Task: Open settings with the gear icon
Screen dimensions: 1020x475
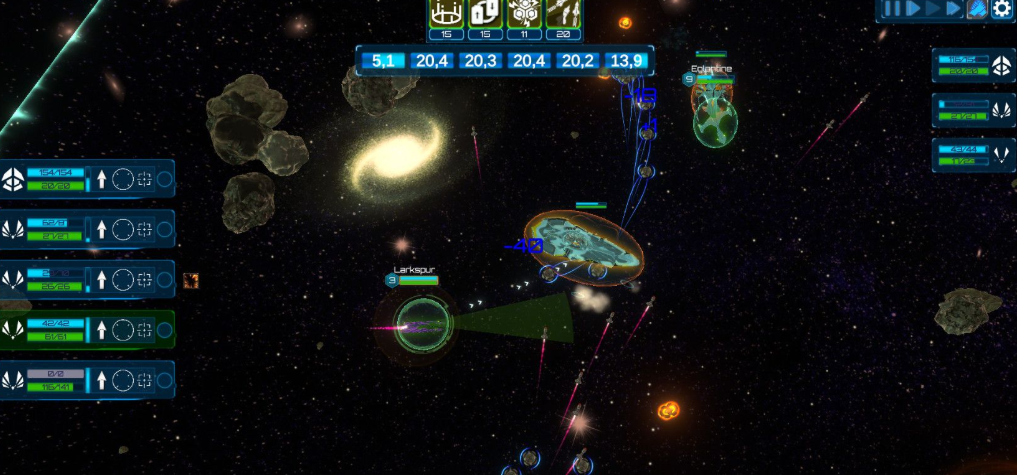Action: tap(1001, 9)
